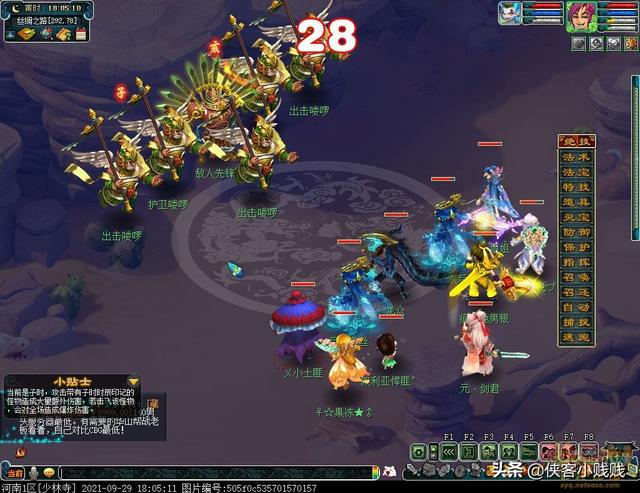Click the 当前 chat channel button
Image resolution: width=640 pixels, height=493 pixels.
pyautogui.click(x=13, y=472)
